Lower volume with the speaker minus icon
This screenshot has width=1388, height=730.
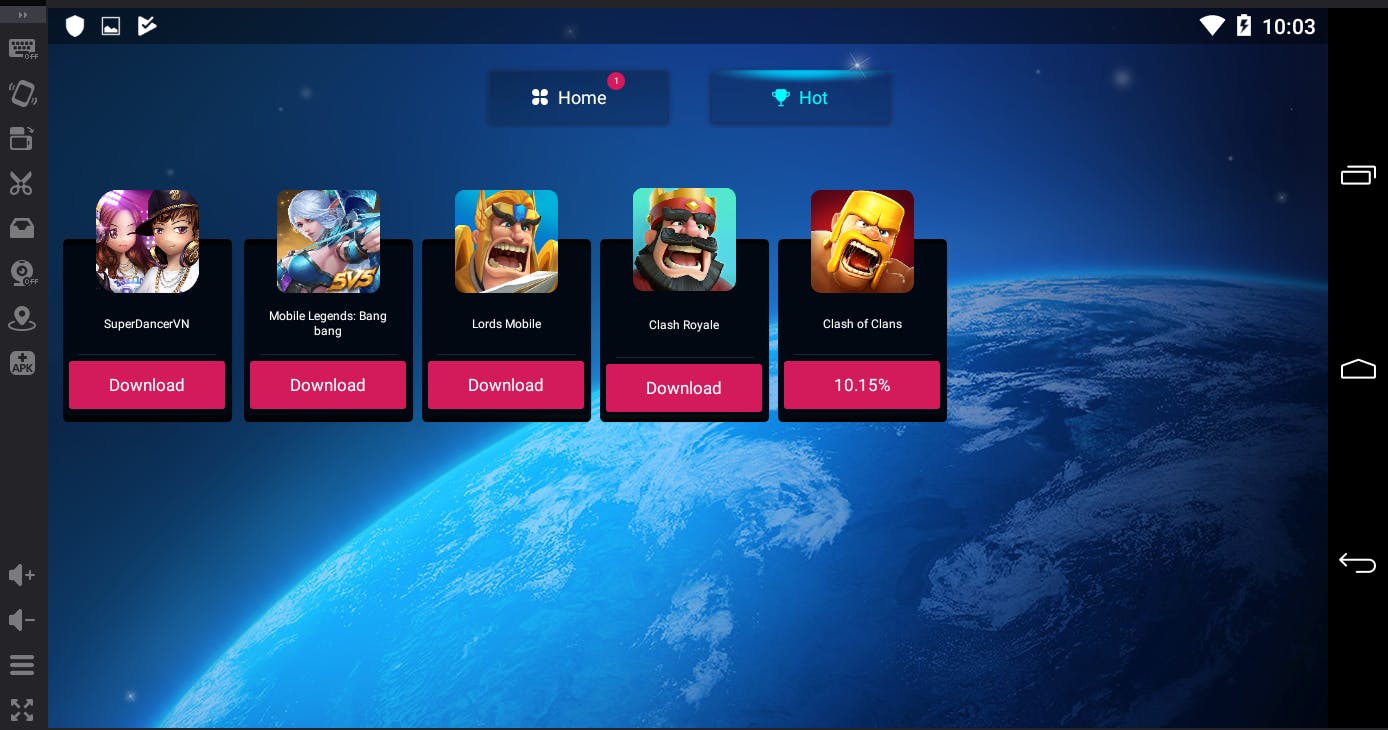[x=22, y=620]
